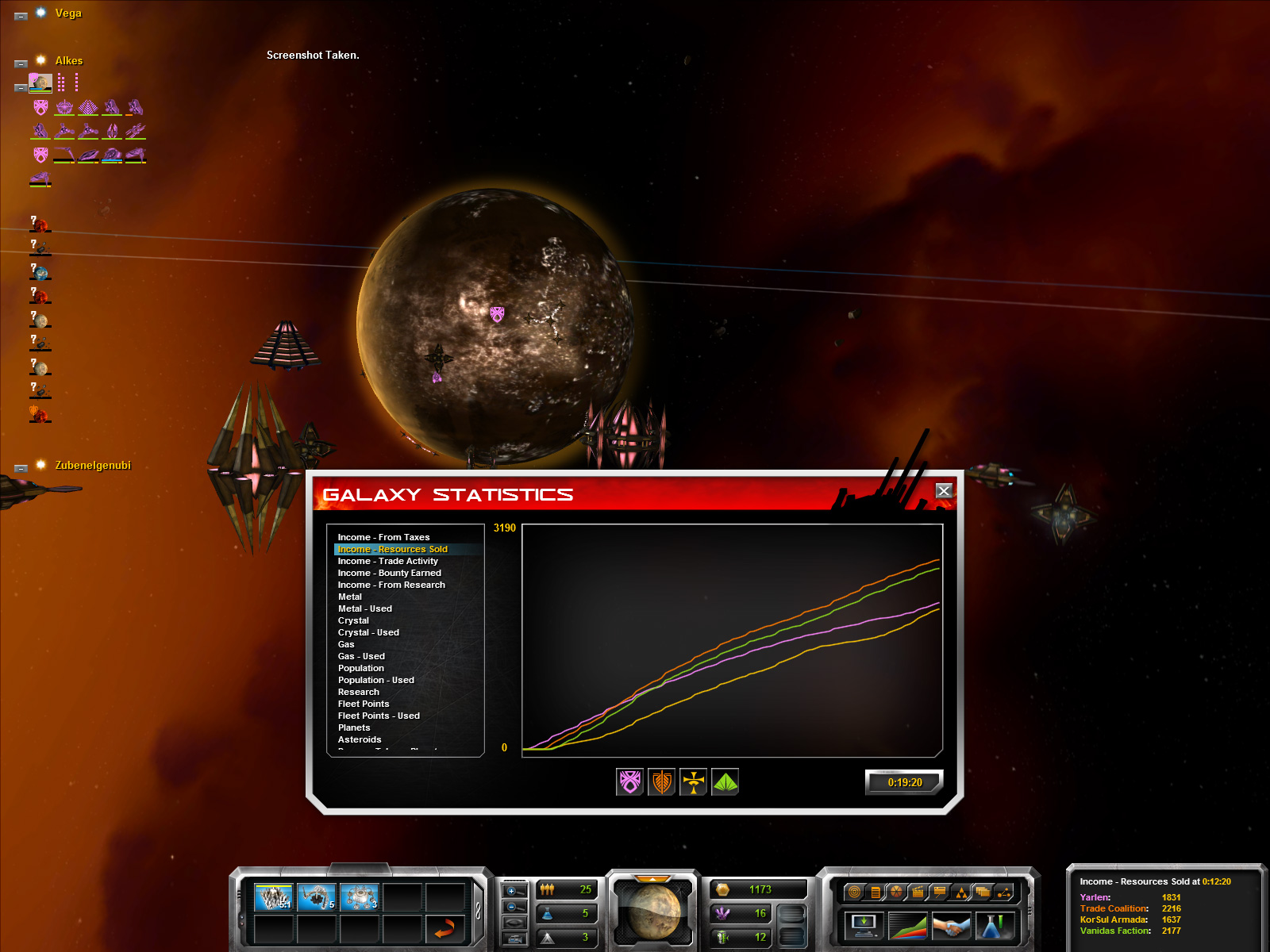Select 'Income - From Taxes' statistic

[x=383, y=537]
